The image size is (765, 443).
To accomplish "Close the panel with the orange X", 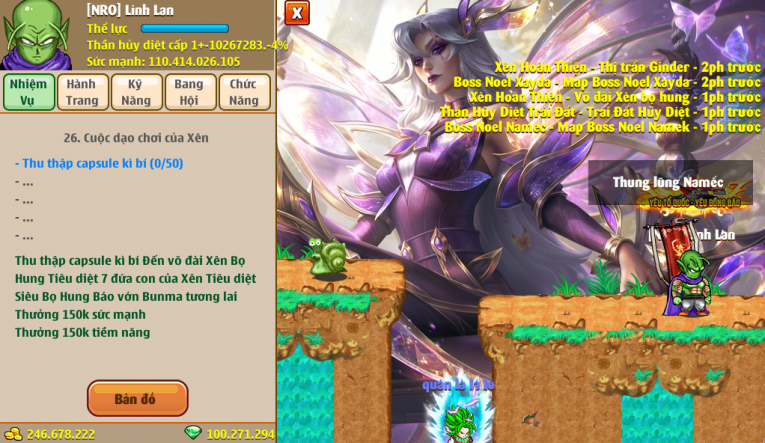I will pos(297,13).
